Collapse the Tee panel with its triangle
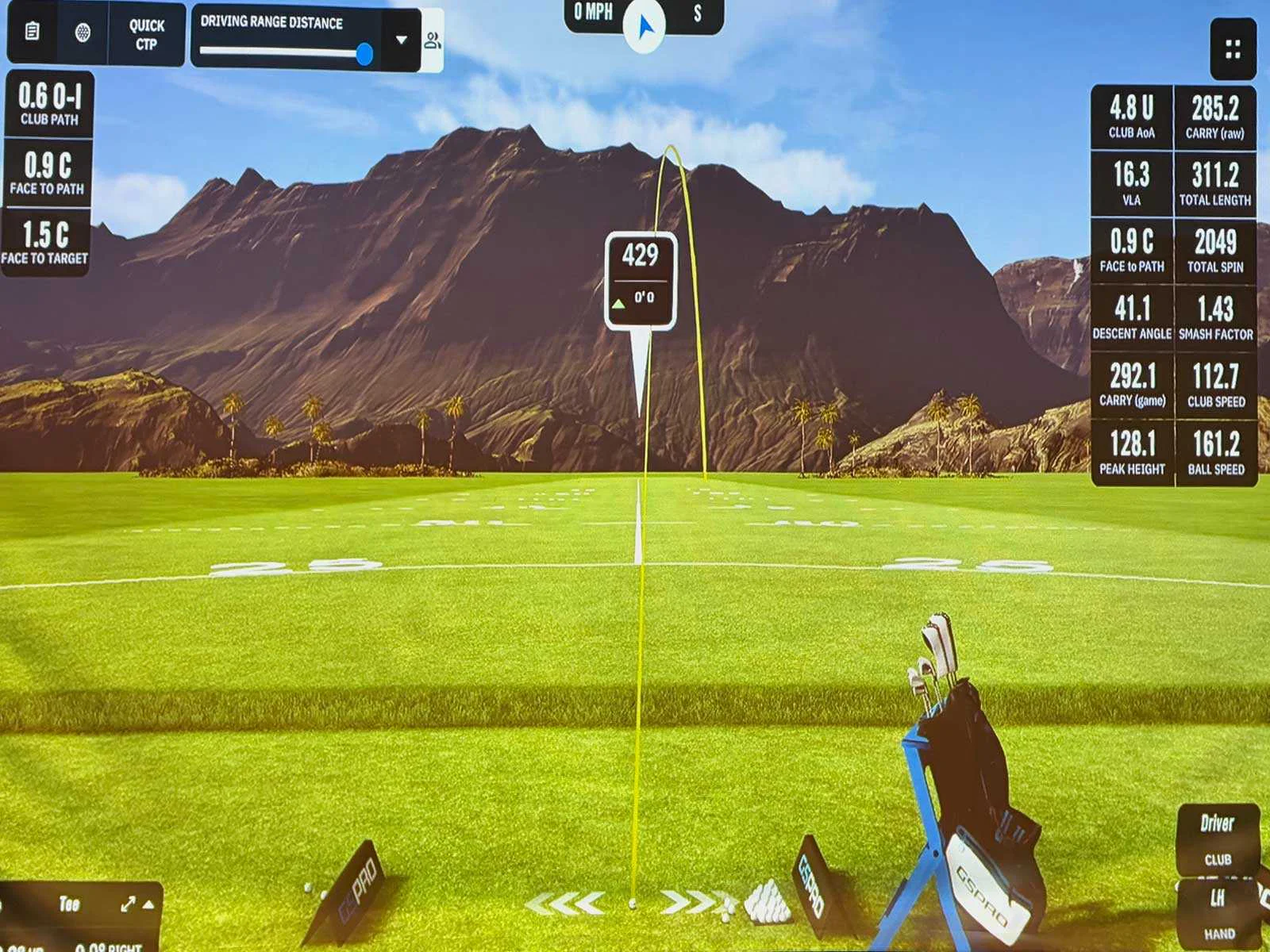Screen dimensions: 1270x952 (x=148, y=905)
